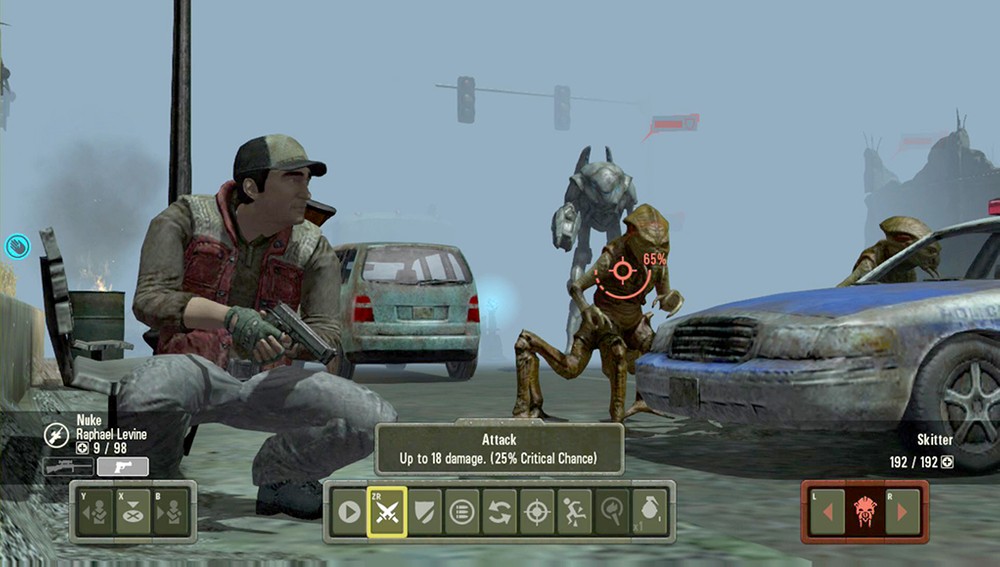Click the blue hand icon at screen edge
The height and width of the screenshot is (567, 1000).
point(17,246)
